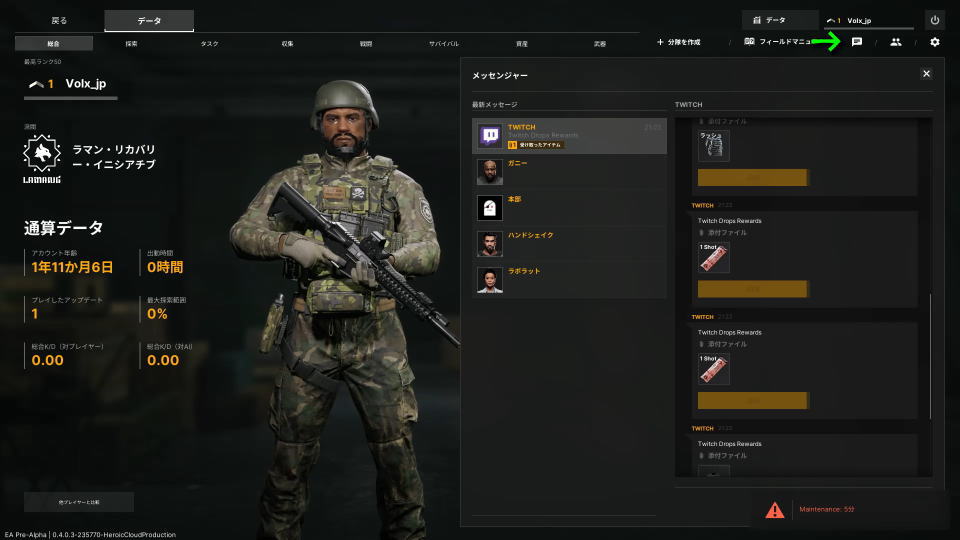The height and width of the screenshot is (540, 960).
Task: Open the friends list icon
Action: pos(896,42)
